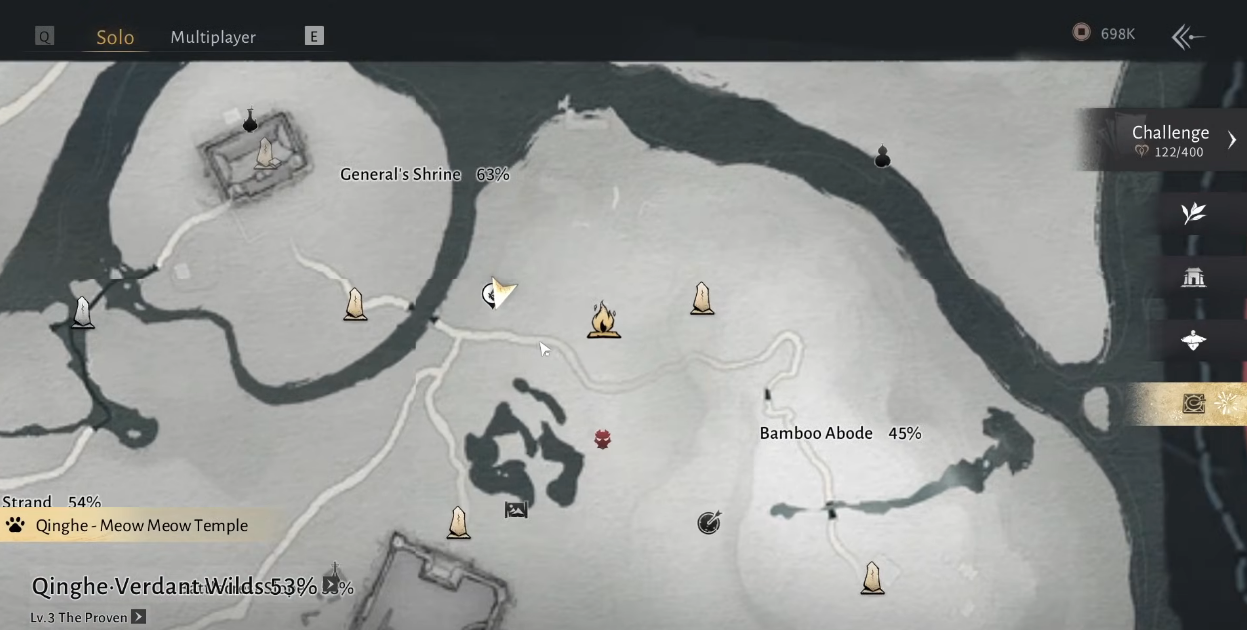This screenshot has height=630, width=1247.
Task: Select the pavilion gate map filter
Action: coord(1193,277)
